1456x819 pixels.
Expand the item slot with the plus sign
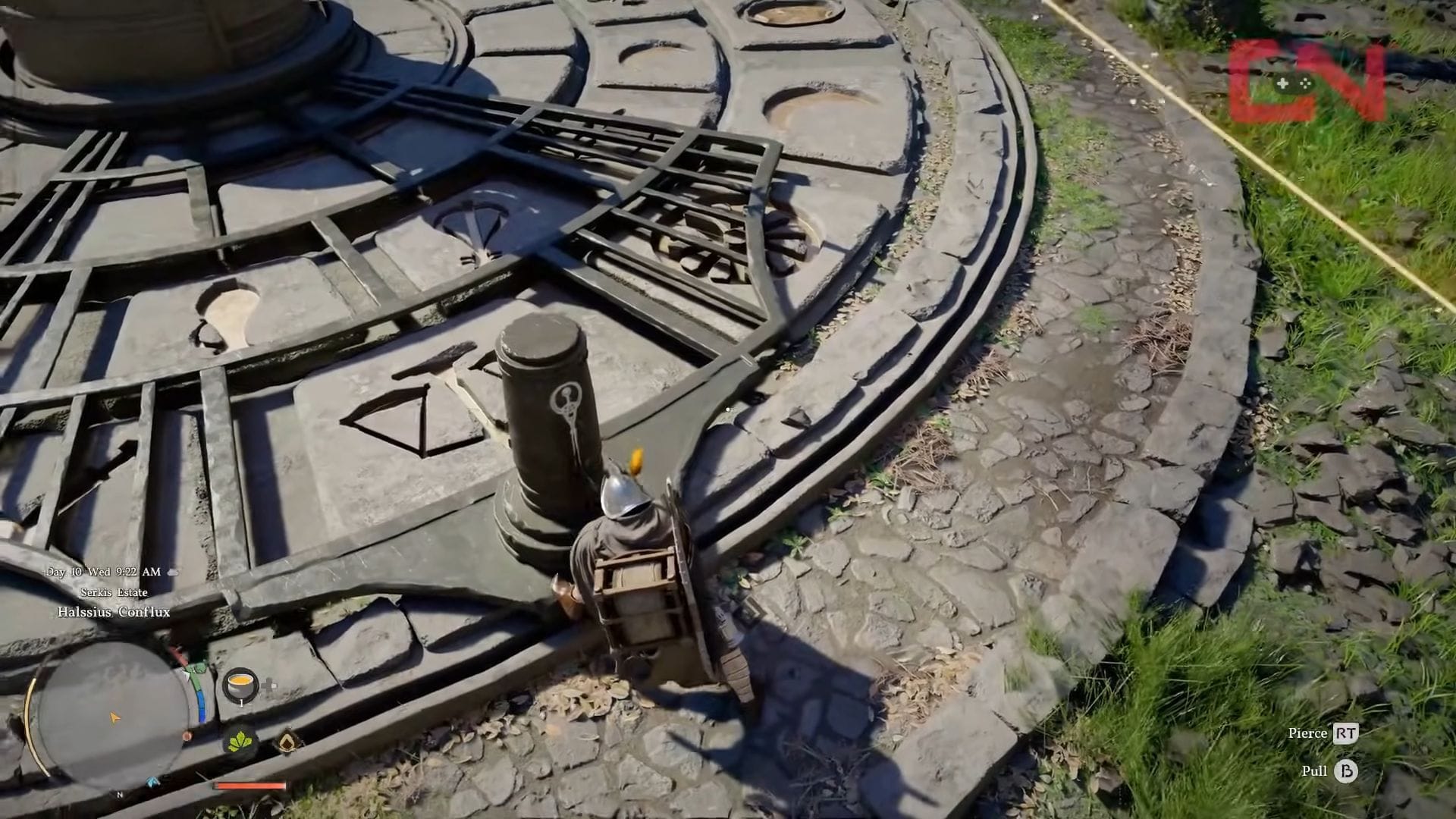[268, 684]
